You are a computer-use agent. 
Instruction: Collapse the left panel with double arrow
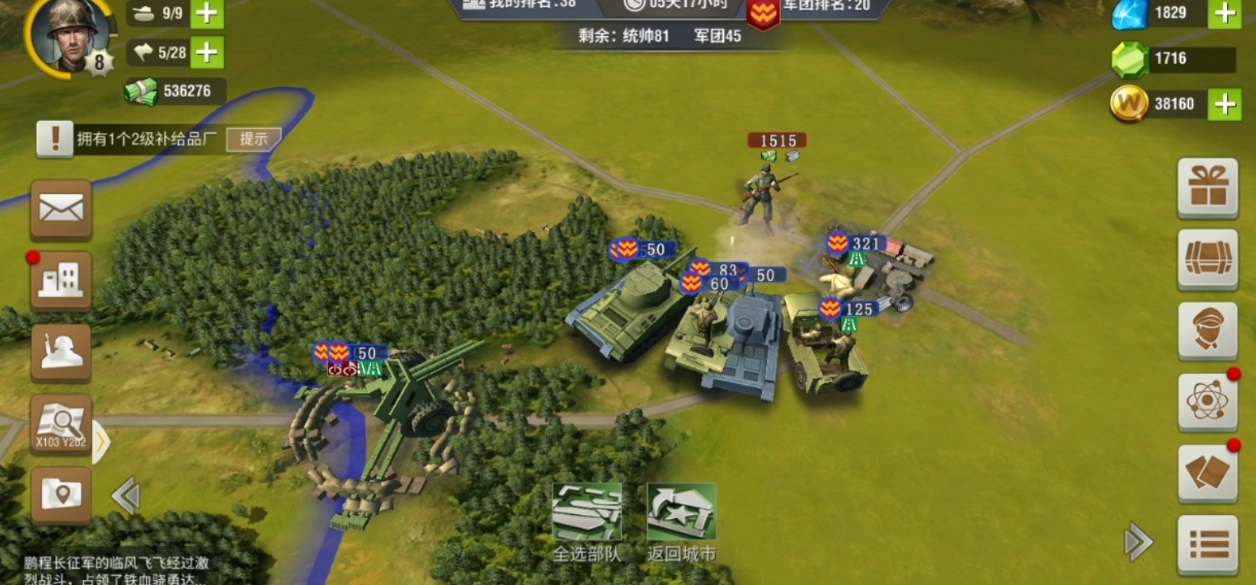[125, 496]
